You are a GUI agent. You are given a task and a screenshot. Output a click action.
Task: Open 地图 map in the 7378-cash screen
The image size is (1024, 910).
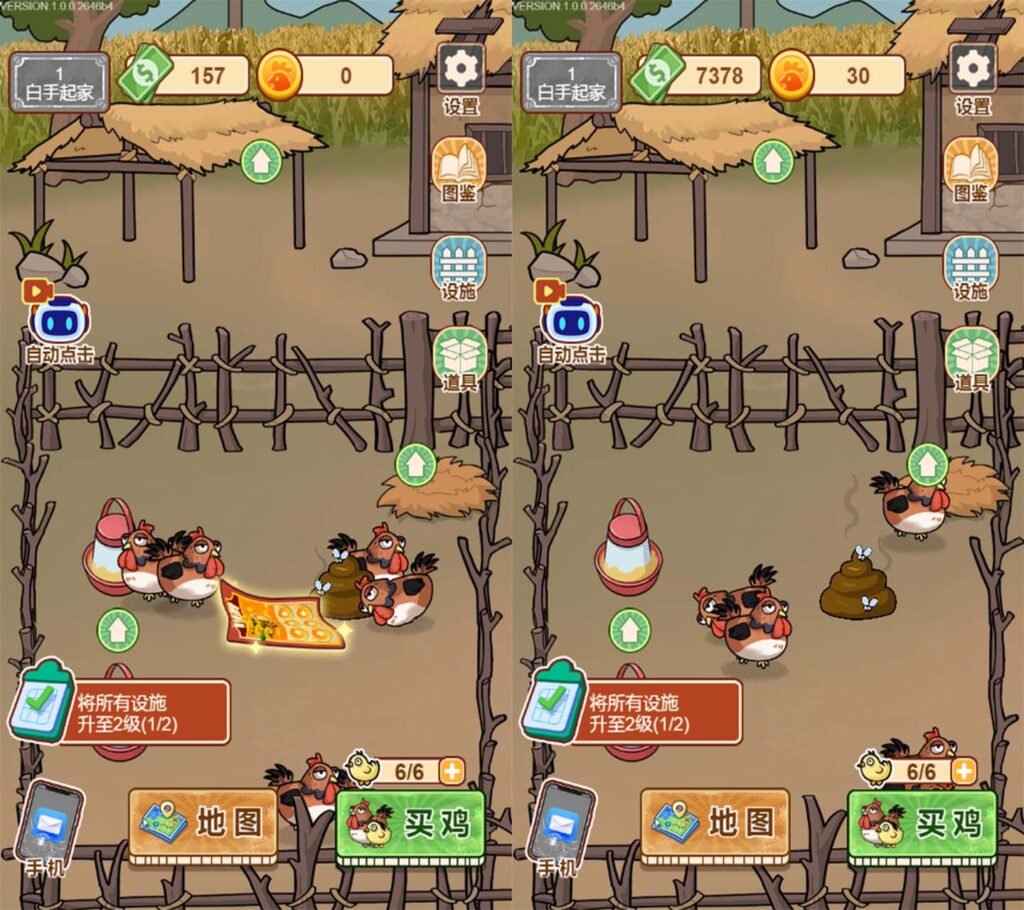[715, 823]
